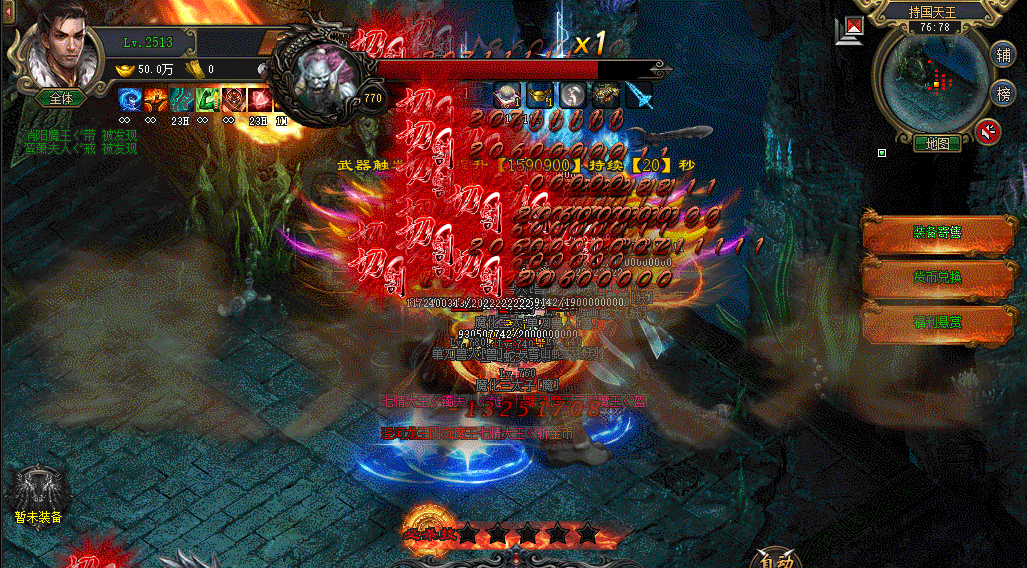Click the 地图 map button
The width and height of the screenshot is (1027, 568).
click(937, 144)
